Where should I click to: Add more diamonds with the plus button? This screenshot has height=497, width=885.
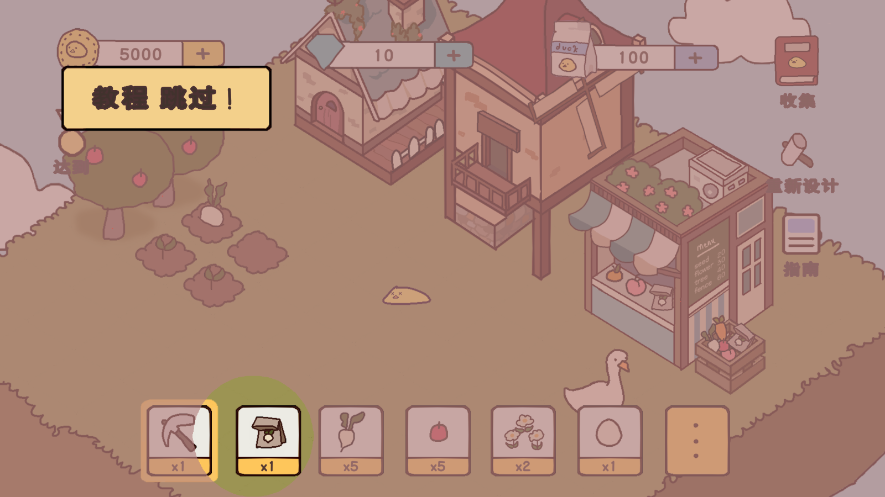coord(453,55)
